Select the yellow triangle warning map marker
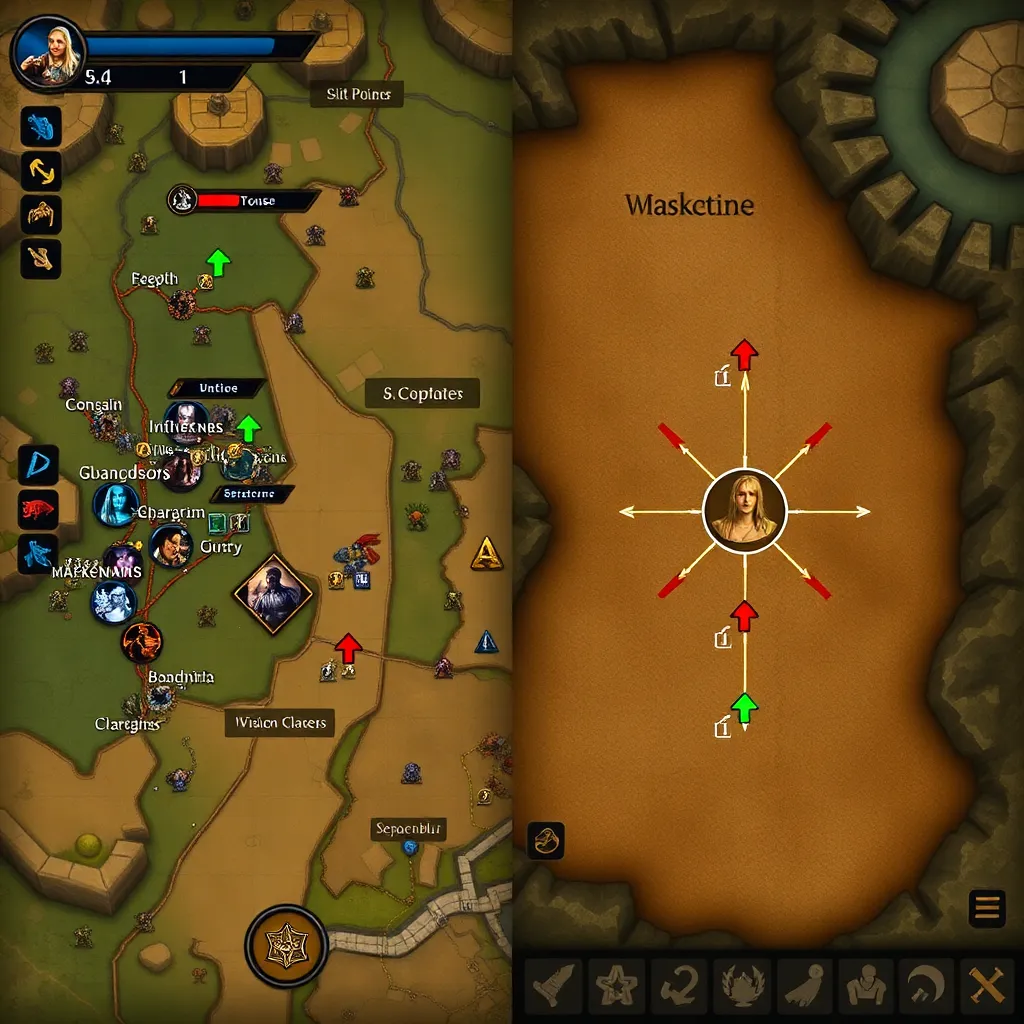This screenshot has width=1024, height=1024. tap(485, 551)
